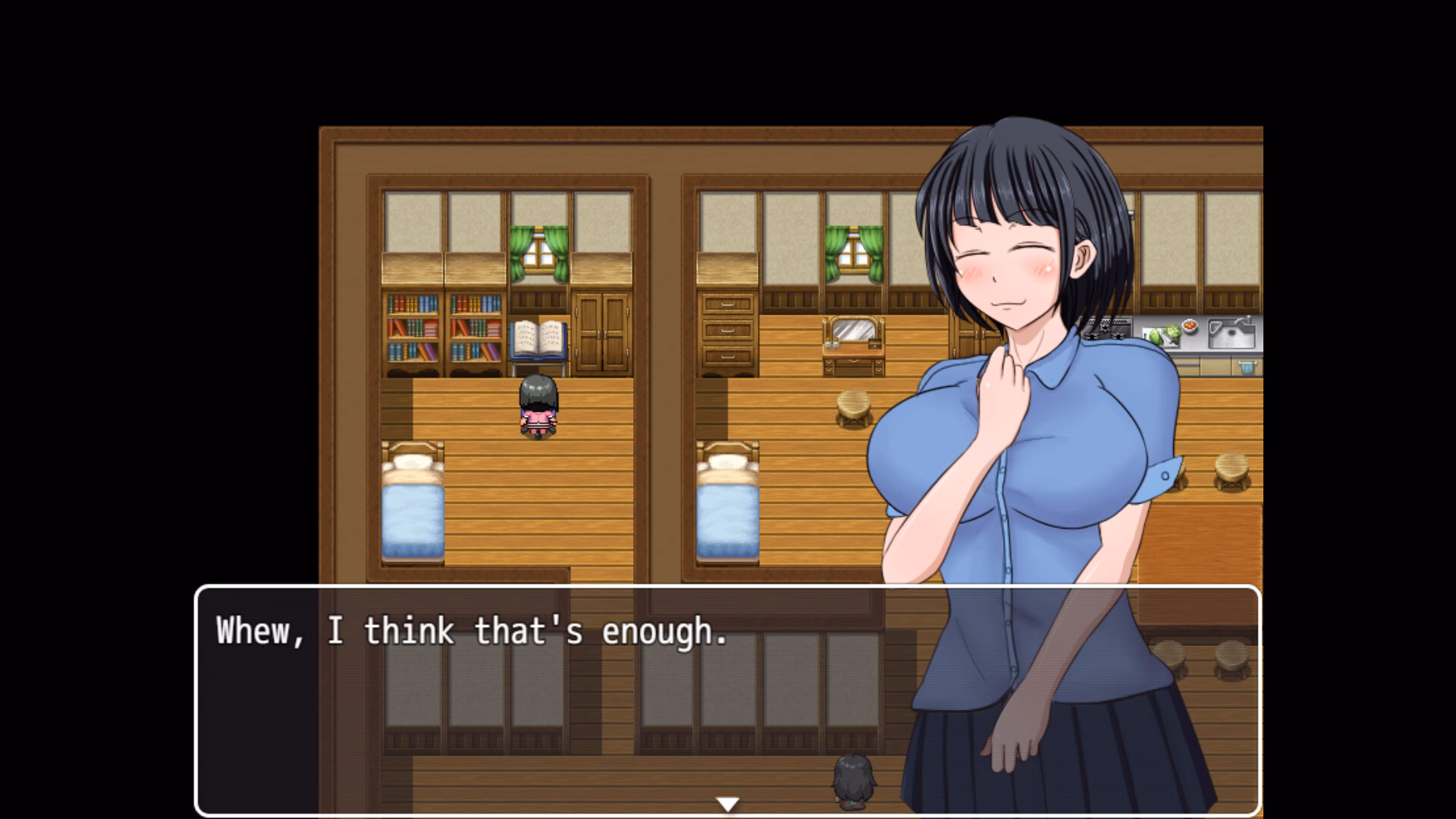Select the bookshelf in the left bedroom
Screen dimensions: 1456x819
442,326
